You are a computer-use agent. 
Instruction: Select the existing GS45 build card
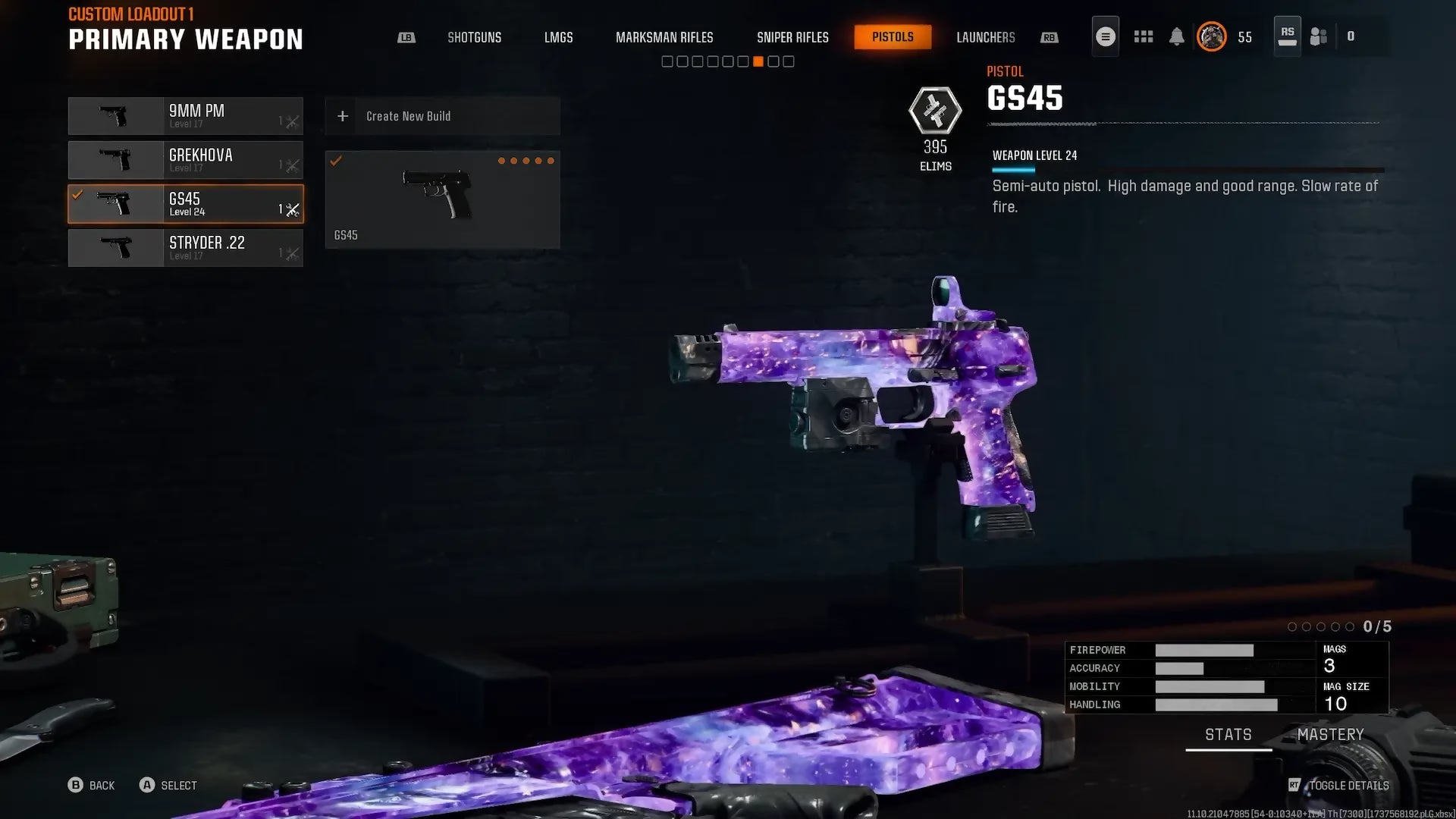pyautogui.click(x=442, y=199)
